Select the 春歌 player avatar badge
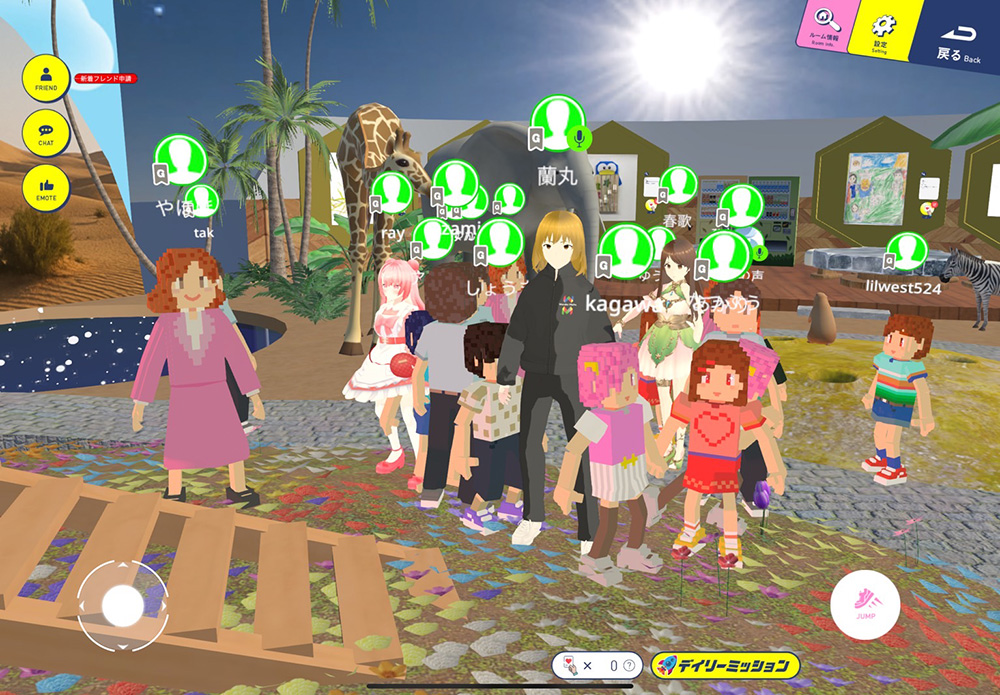 (x=679, y=185)
